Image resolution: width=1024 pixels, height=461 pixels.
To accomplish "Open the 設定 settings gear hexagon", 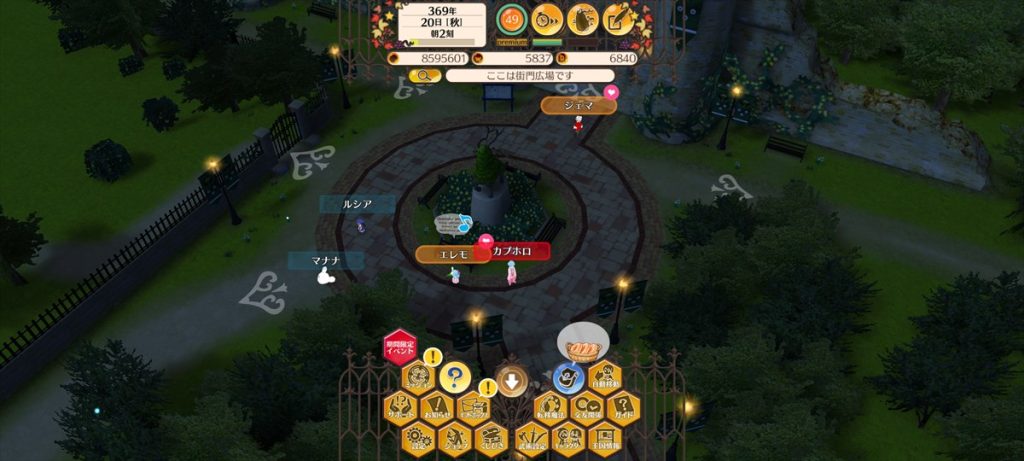I will (419, 437).
